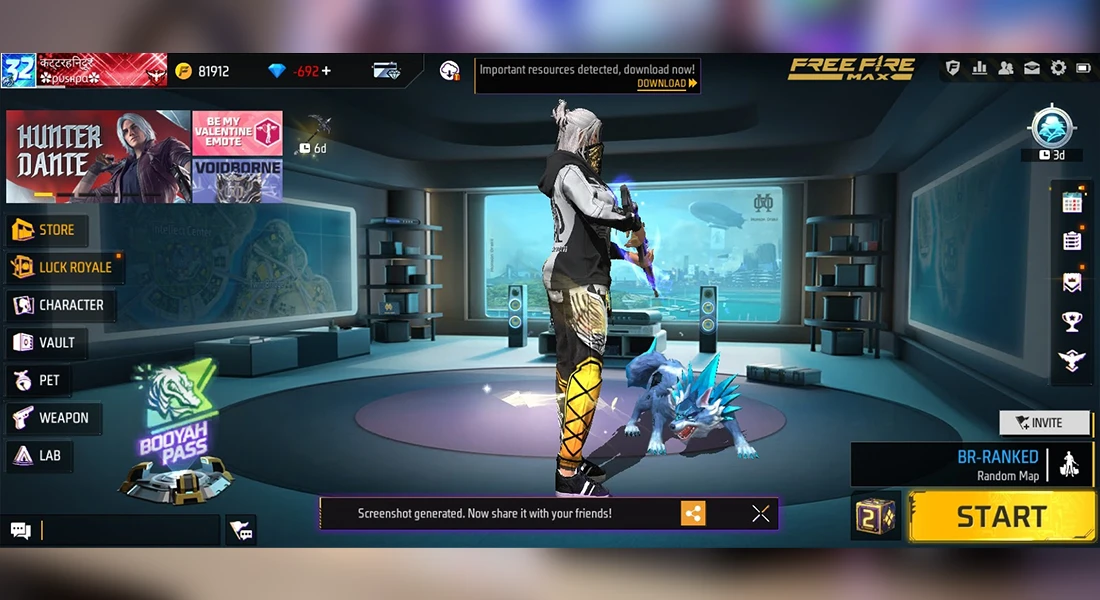Open the Vault menu

point(46,343)
